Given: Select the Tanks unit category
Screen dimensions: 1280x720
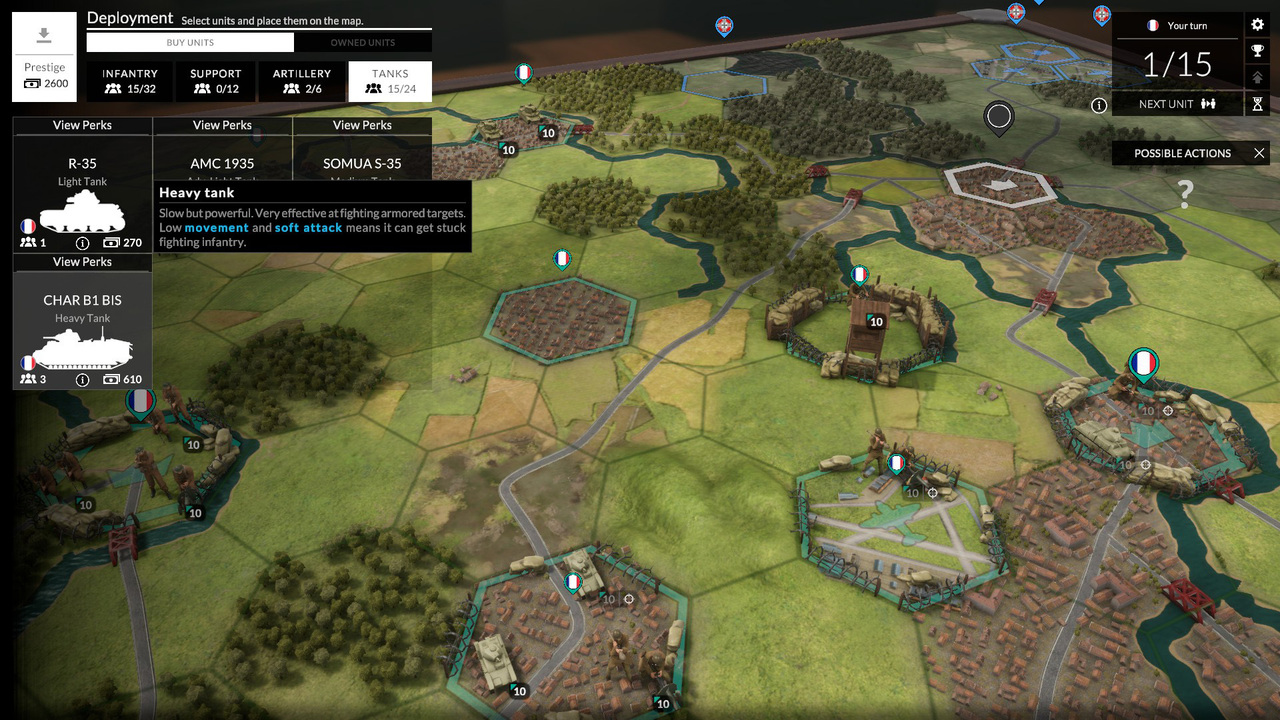Looking at the screenshot, I should [x=390, y=81].
